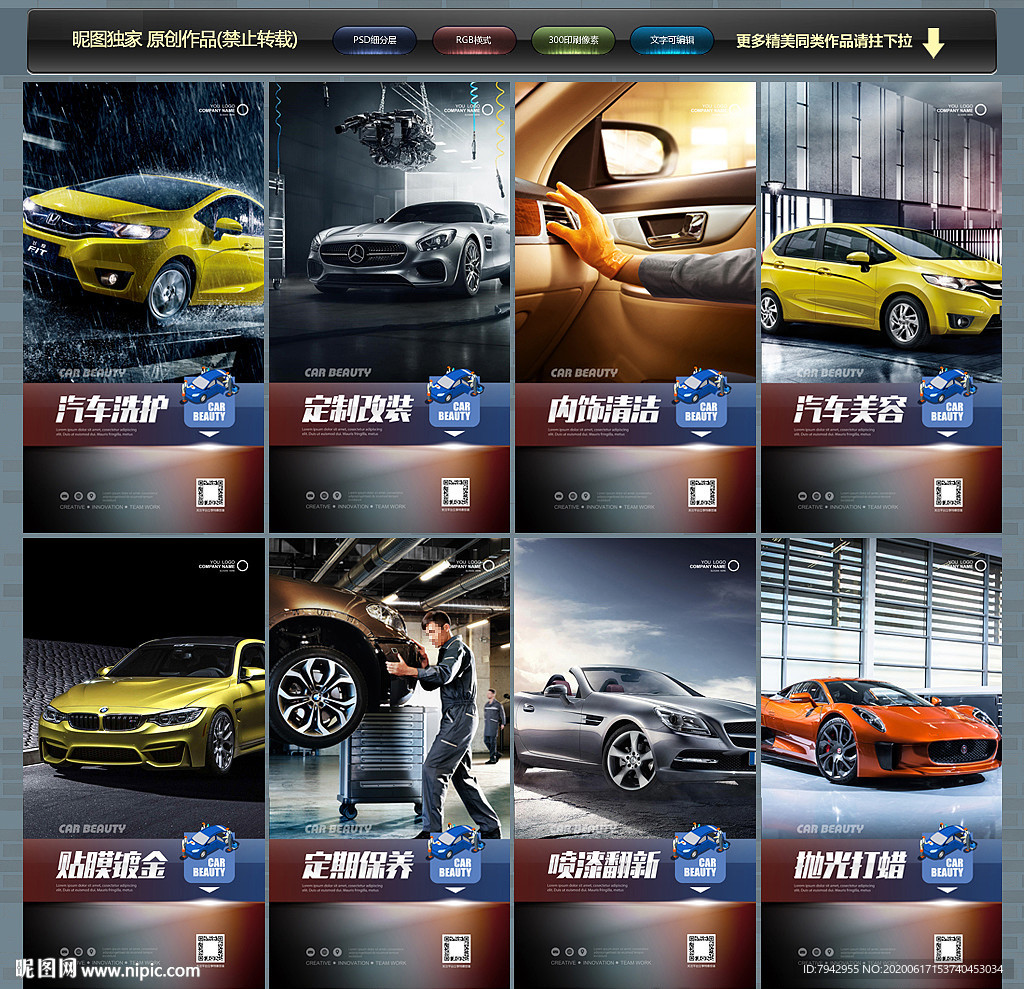Click the yellow down arrow in the header
The width and height of the screenshot is (1024, 989).
tap(932, 42)
